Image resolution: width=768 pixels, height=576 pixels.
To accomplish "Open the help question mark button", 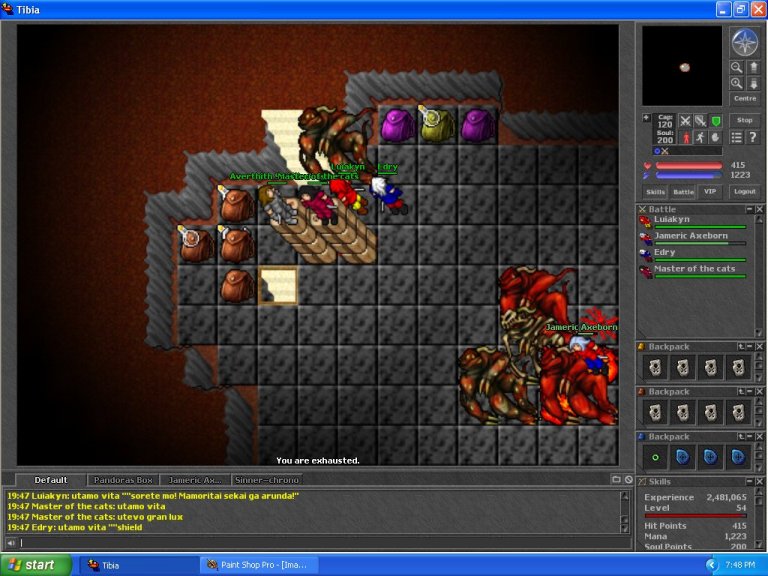I will pos(751,137).
